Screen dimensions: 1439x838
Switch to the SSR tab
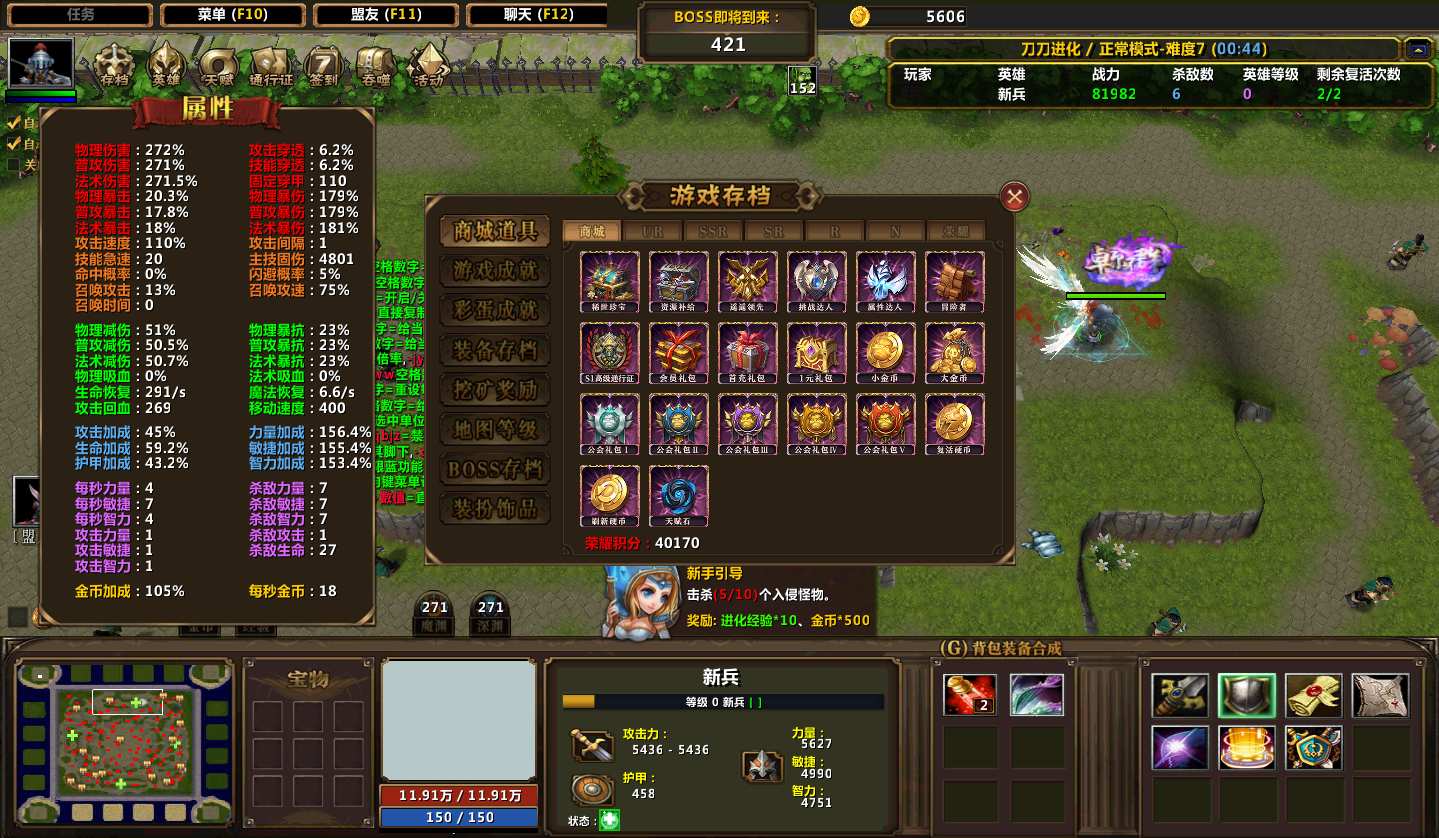point(713,232)
